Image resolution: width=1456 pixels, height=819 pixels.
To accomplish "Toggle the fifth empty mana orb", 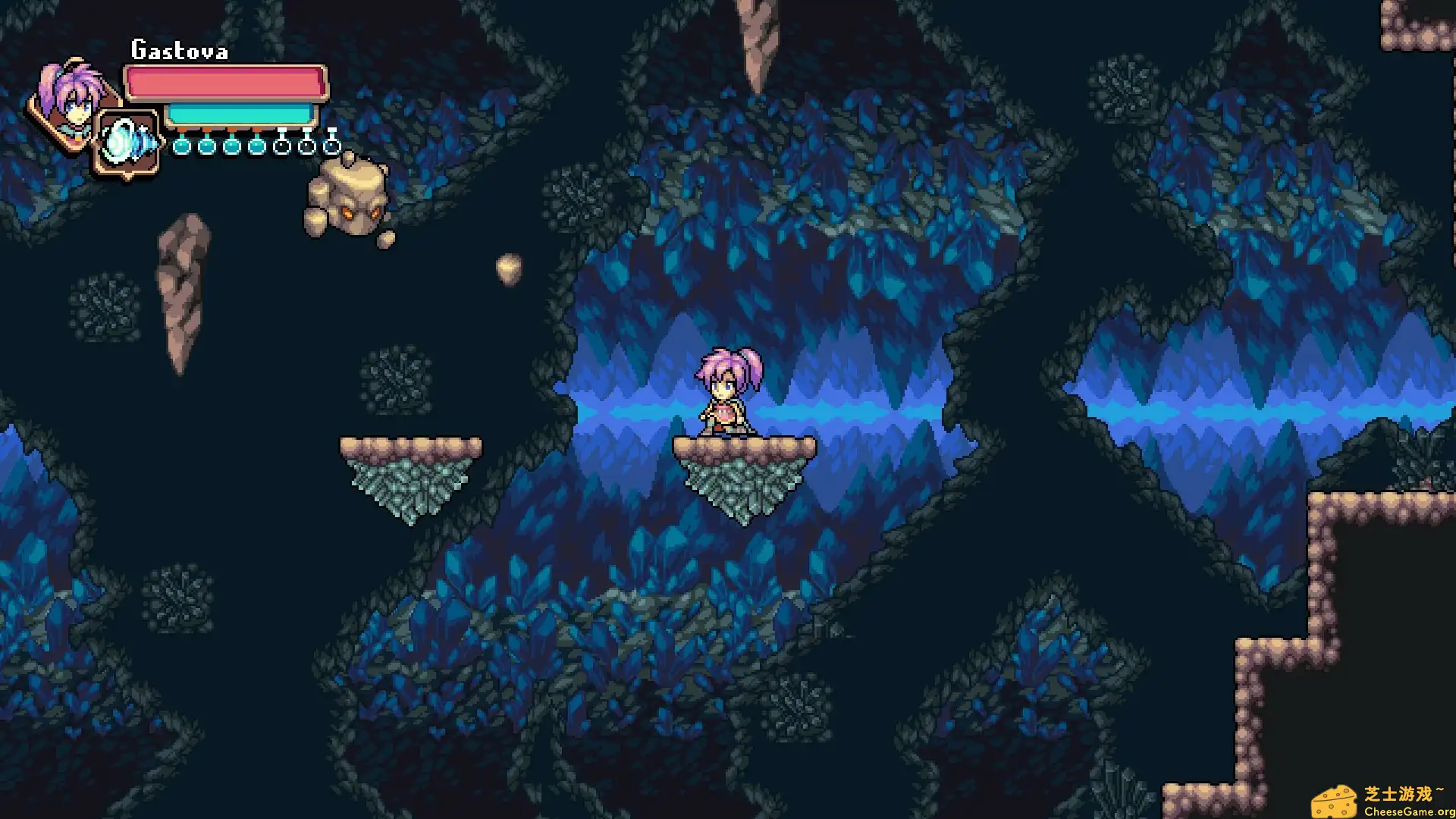I will 282,146.
